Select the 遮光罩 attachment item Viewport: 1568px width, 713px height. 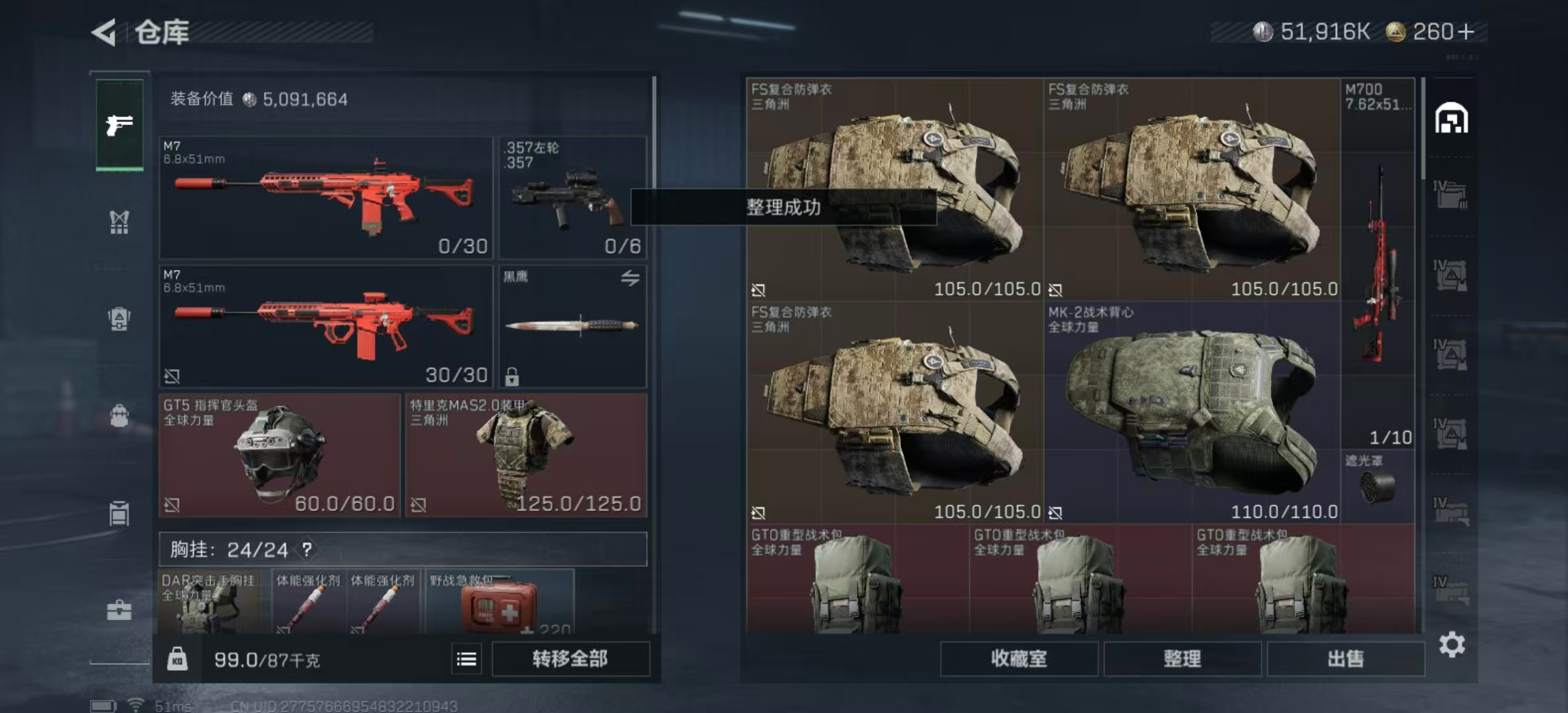pos(1378,485)
